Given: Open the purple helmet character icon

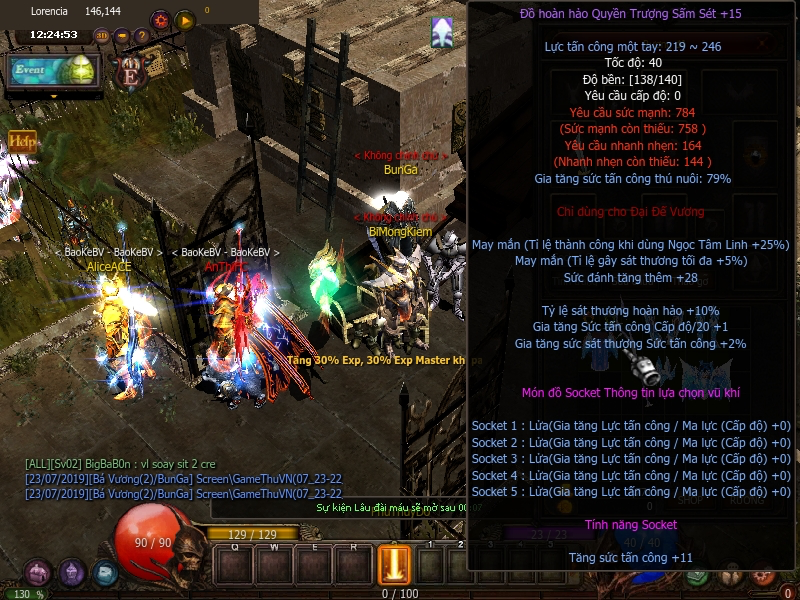Looking at the screenshot, I should point(72,573).
